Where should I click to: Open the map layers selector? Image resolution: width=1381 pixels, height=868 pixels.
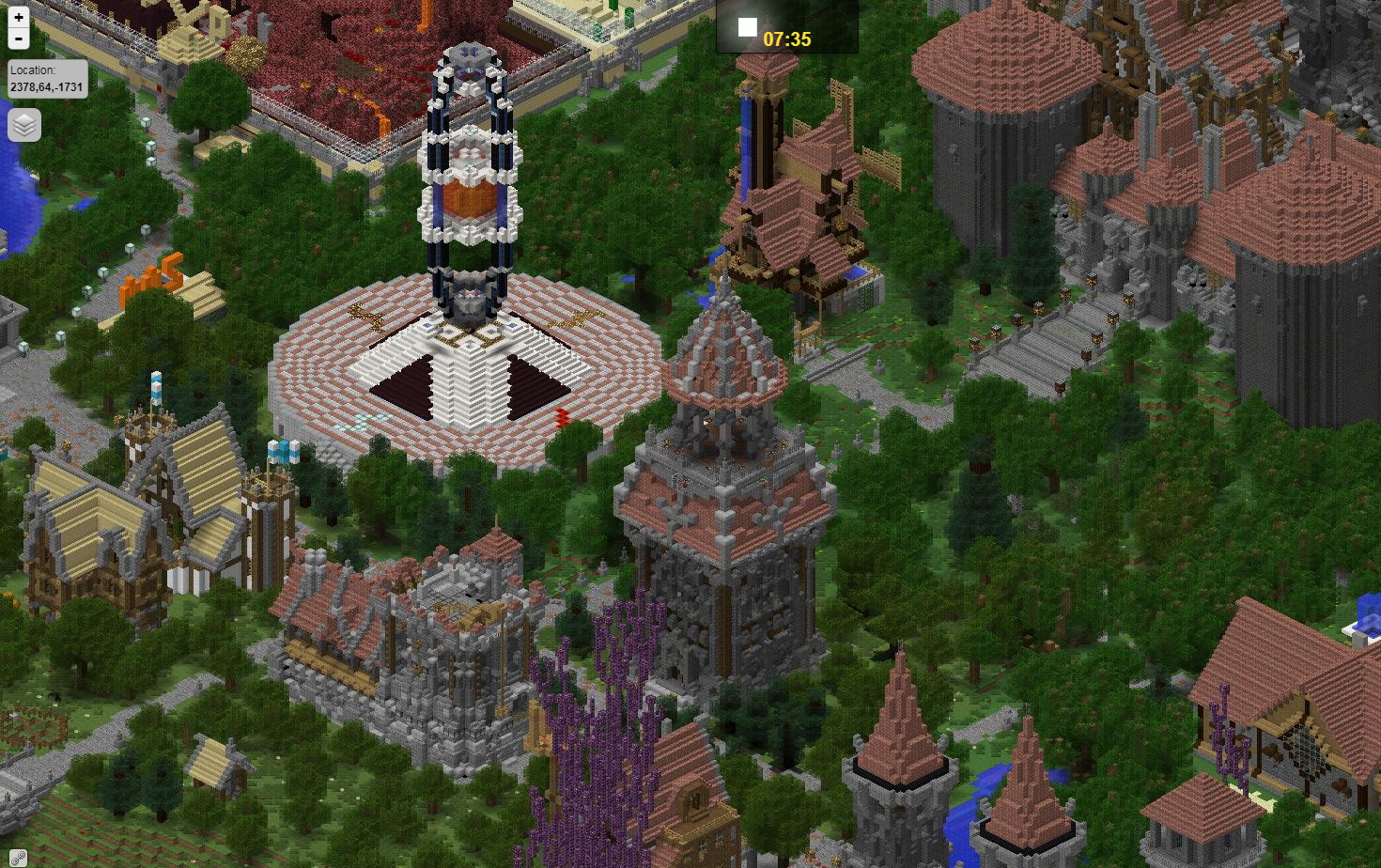[24, 124]
